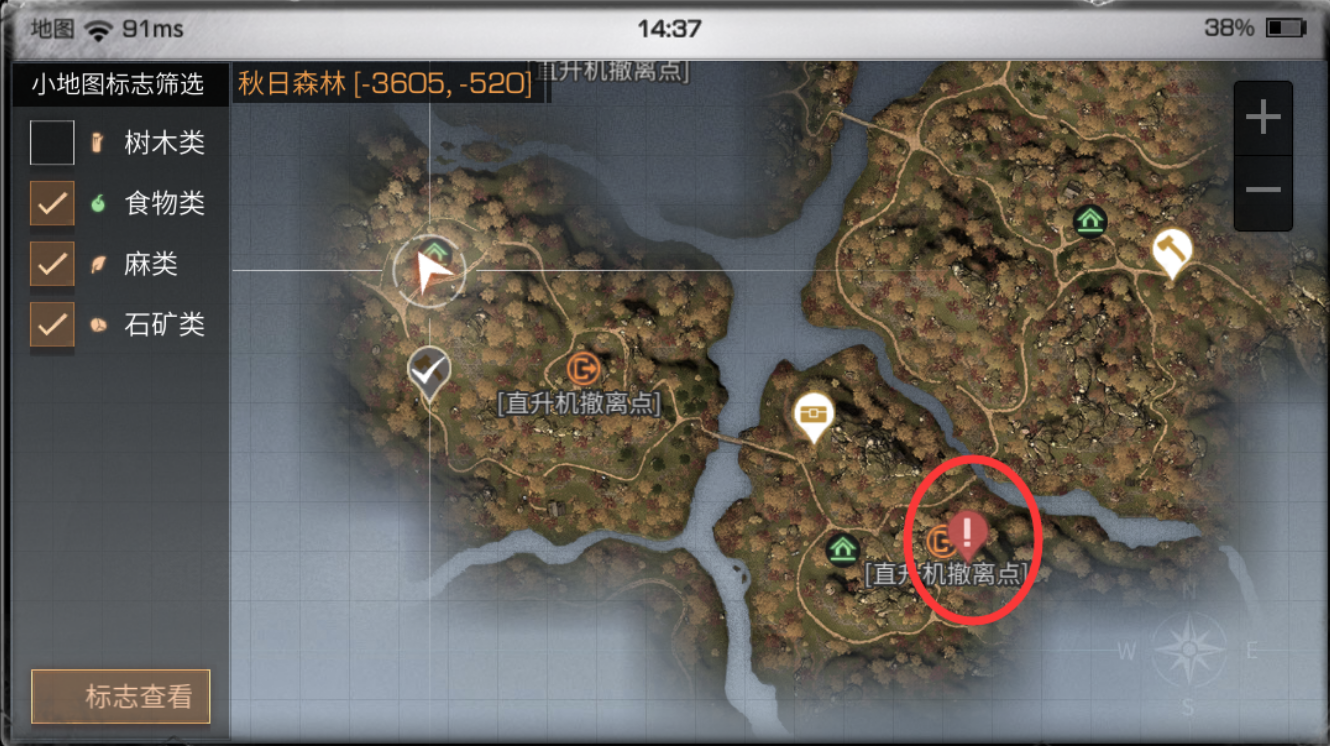
Task: Click the treasure chest map marker
Action: tap(814, 414)
